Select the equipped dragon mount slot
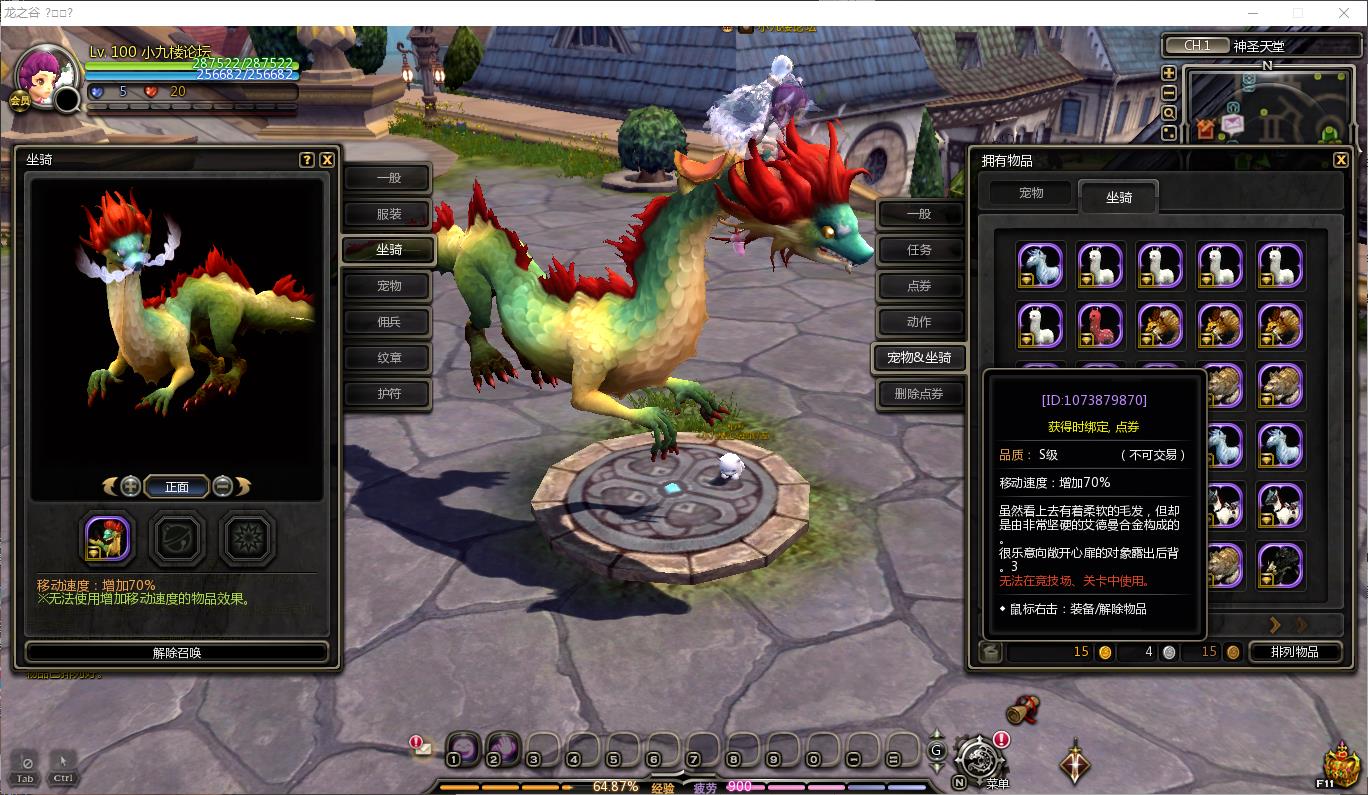 [107, 539]
